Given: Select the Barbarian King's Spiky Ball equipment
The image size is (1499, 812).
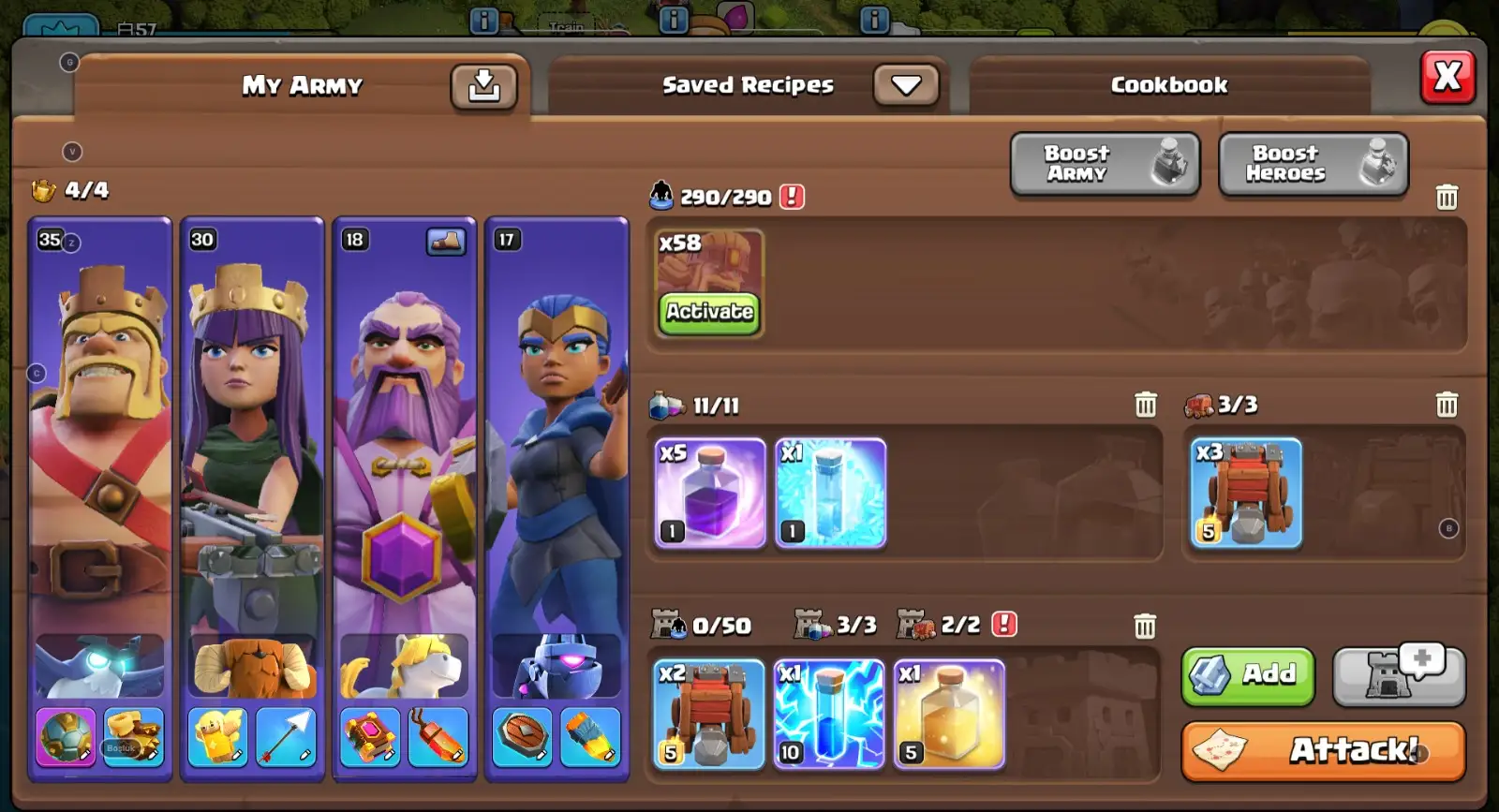Looking at the screenshot, I should pyautogui.click(x=65, y=739).
